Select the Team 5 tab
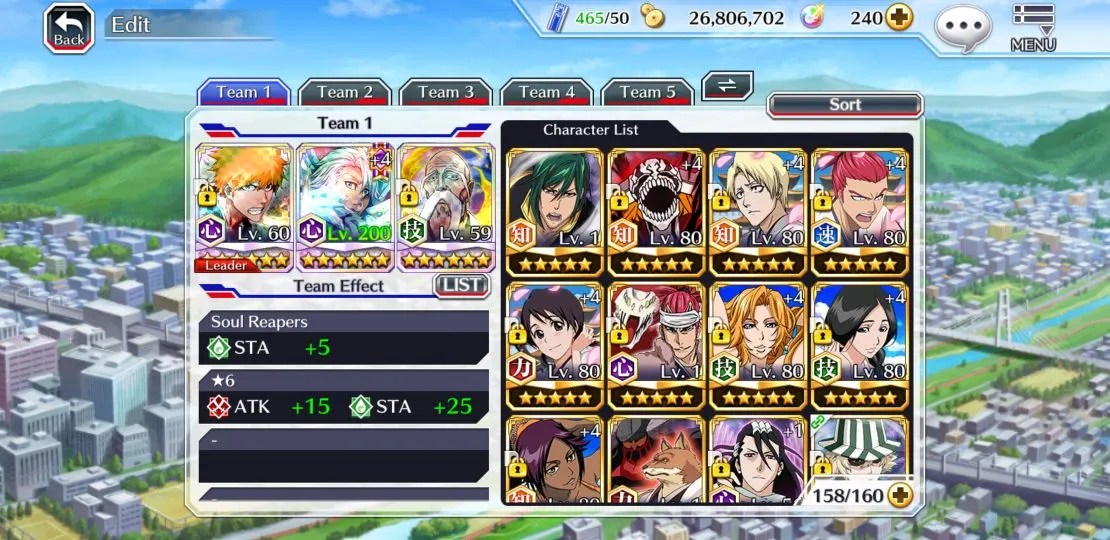1110x540 pixels. (x=647, y=93)
